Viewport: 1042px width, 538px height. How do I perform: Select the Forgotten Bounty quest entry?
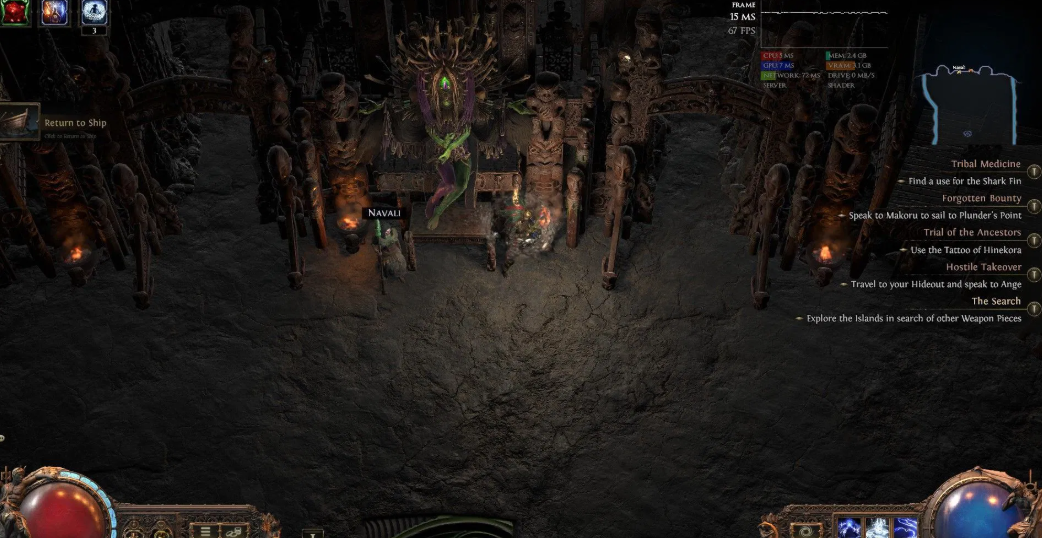pos(981,198)
